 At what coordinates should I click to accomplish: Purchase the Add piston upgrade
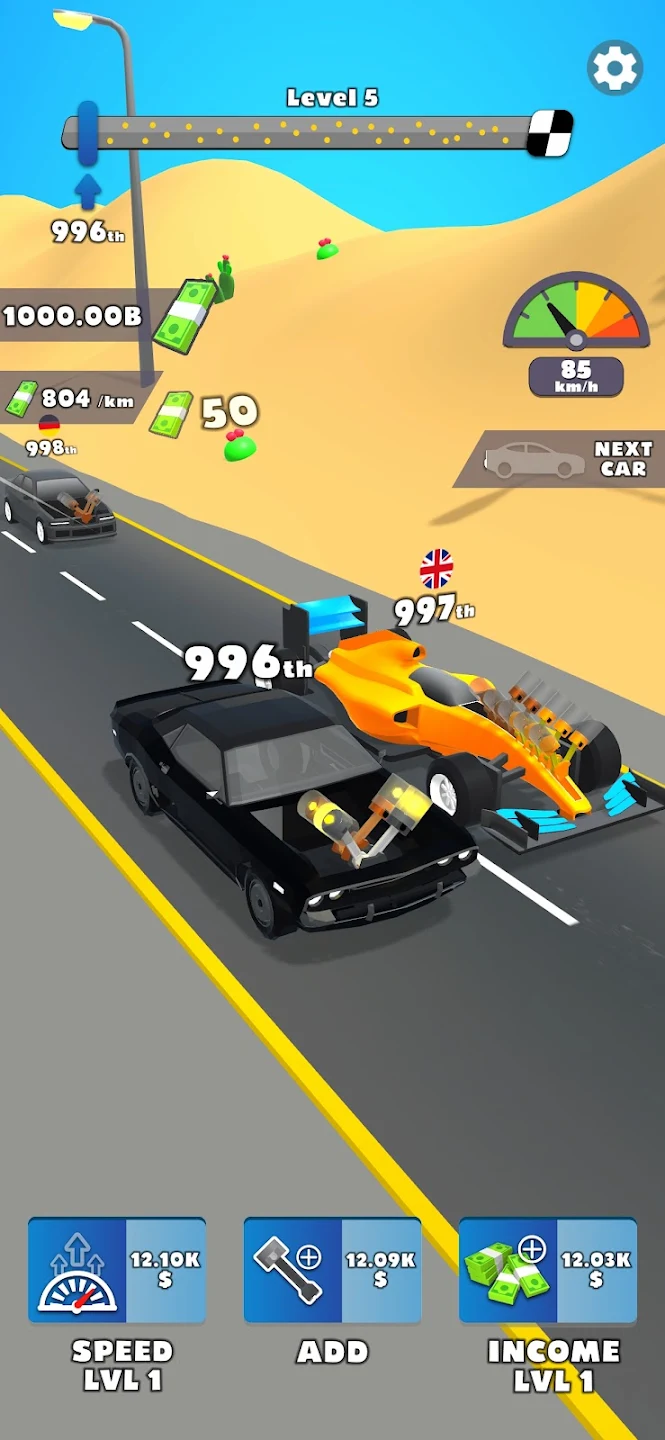[332, 1270]
